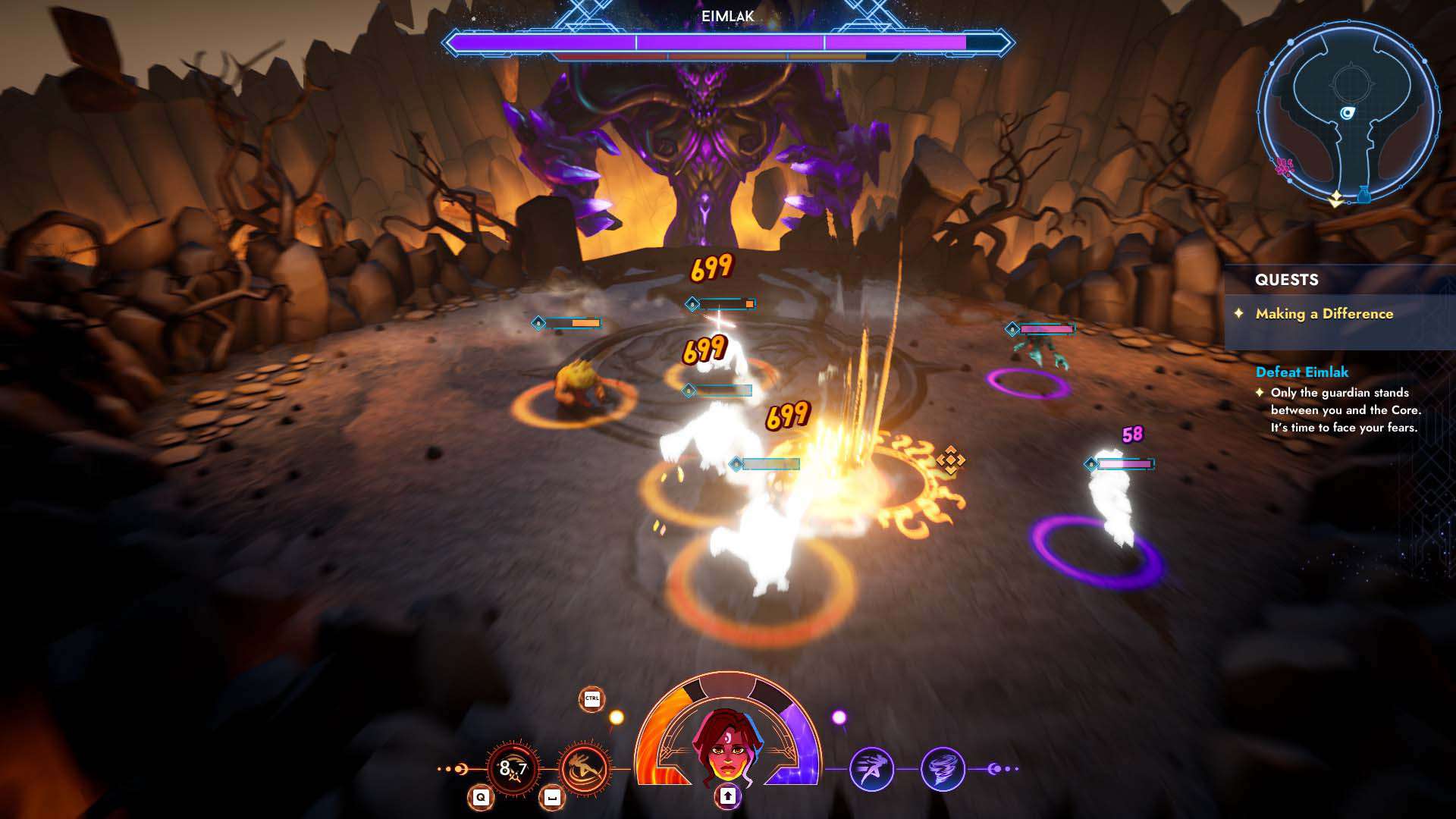Click the blue vase marker on minimap
The height and width of the screenshot is (819, 1456).
coord(1363,195)
